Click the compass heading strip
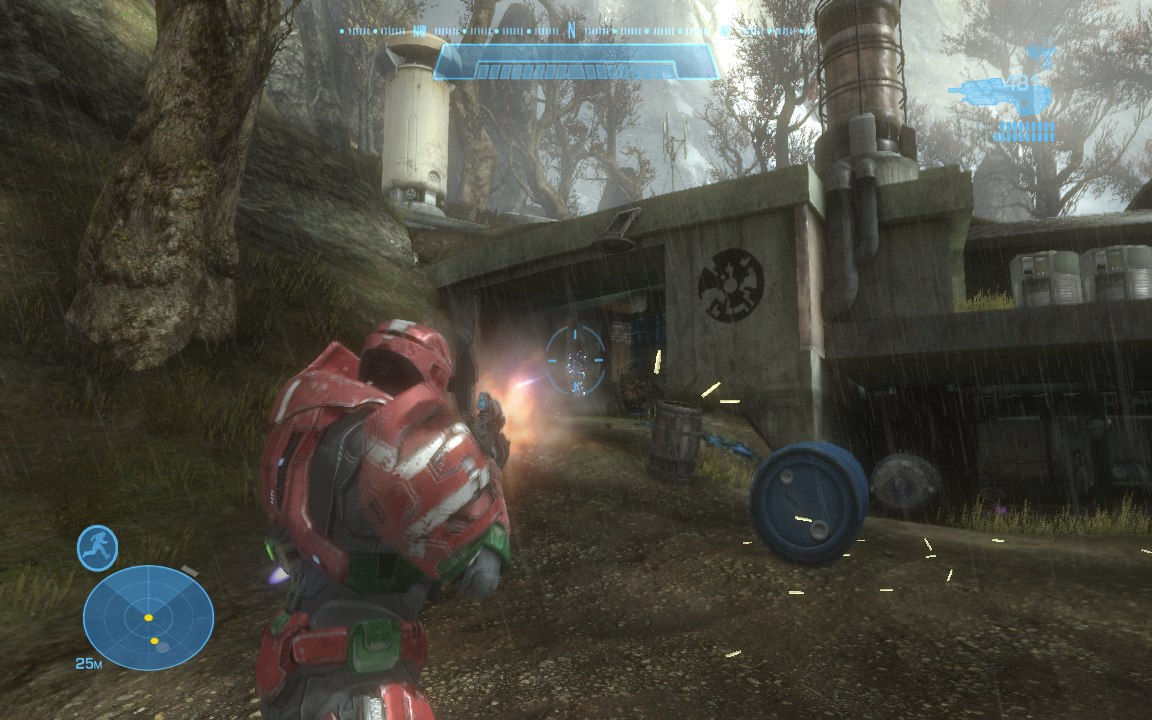The width and height of the screenshot is (1152, 720). (575, 31)
